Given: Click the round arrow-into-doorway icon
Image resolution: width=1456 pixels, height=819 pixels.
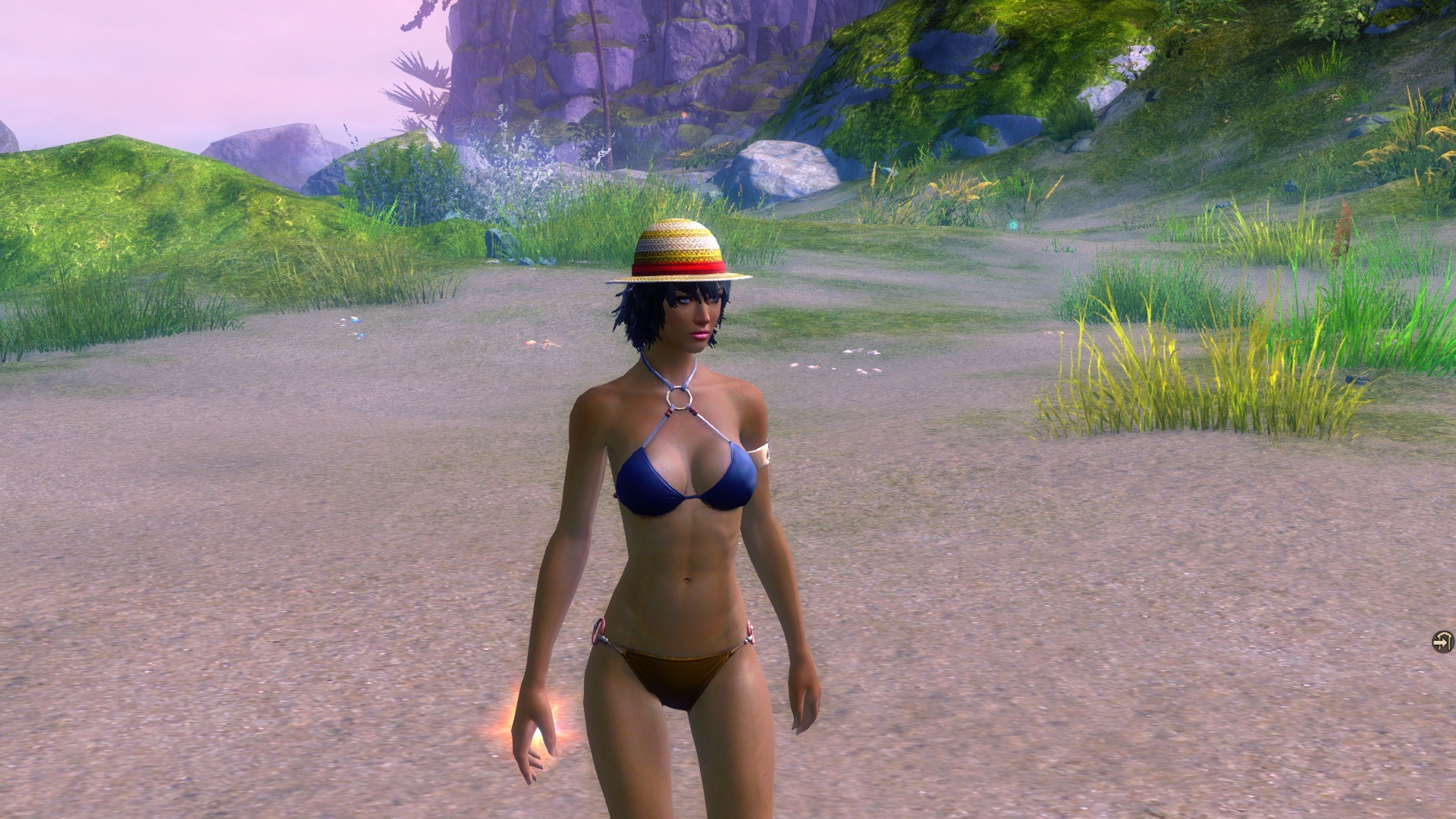Looking at the screenshot, I should tap(1442, 642).
